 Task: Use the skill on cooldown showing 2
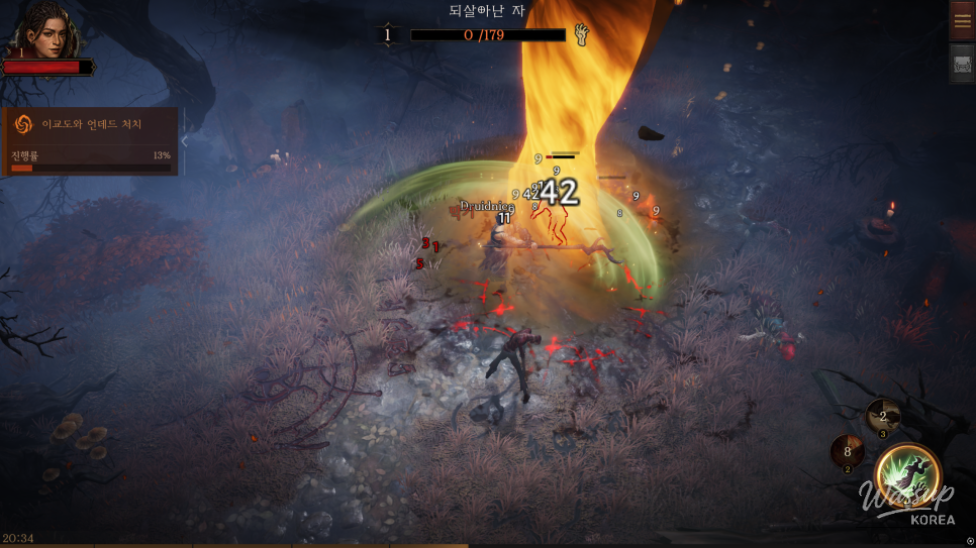[882, 415]
